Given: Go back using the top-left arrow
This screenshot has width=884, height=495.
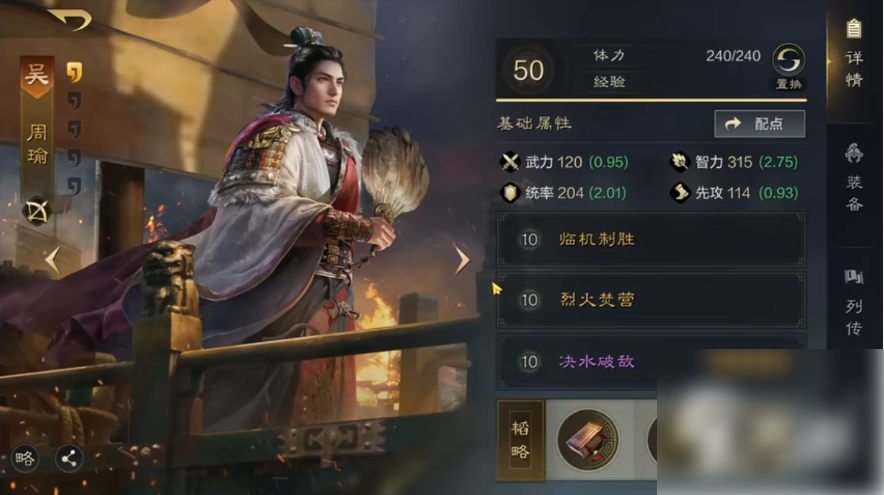Looking at the screenshot, I should (68, 19).
